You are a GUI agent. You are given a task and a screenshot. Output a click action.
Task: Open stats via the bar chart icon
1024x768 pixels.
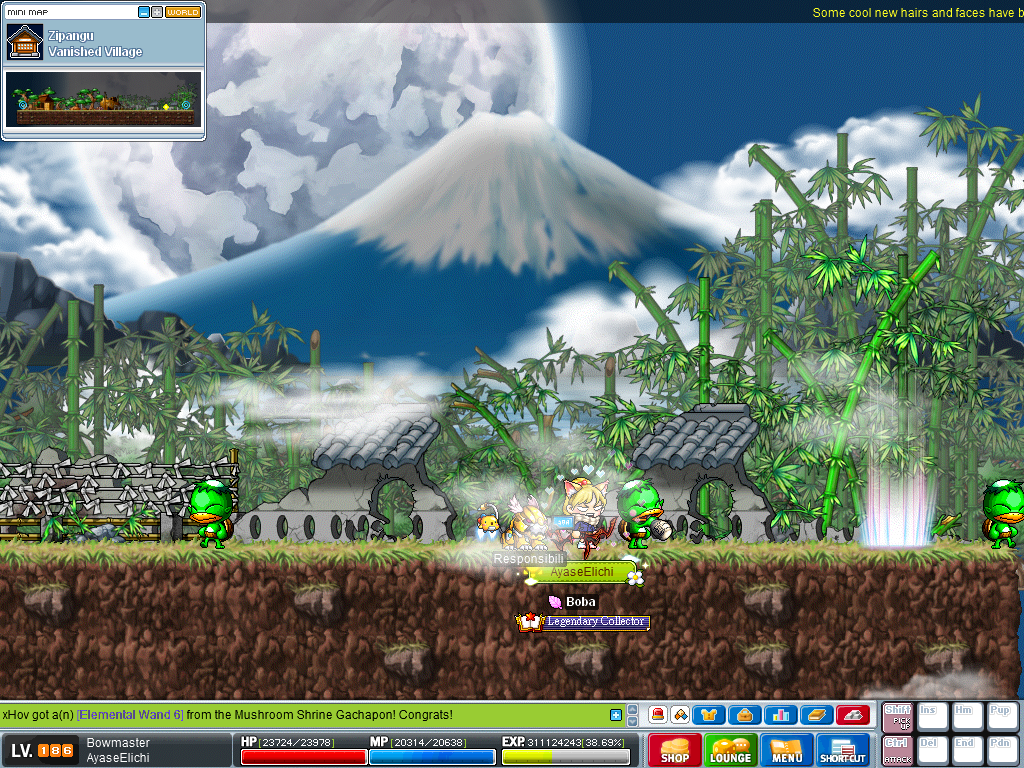[781, 715]
